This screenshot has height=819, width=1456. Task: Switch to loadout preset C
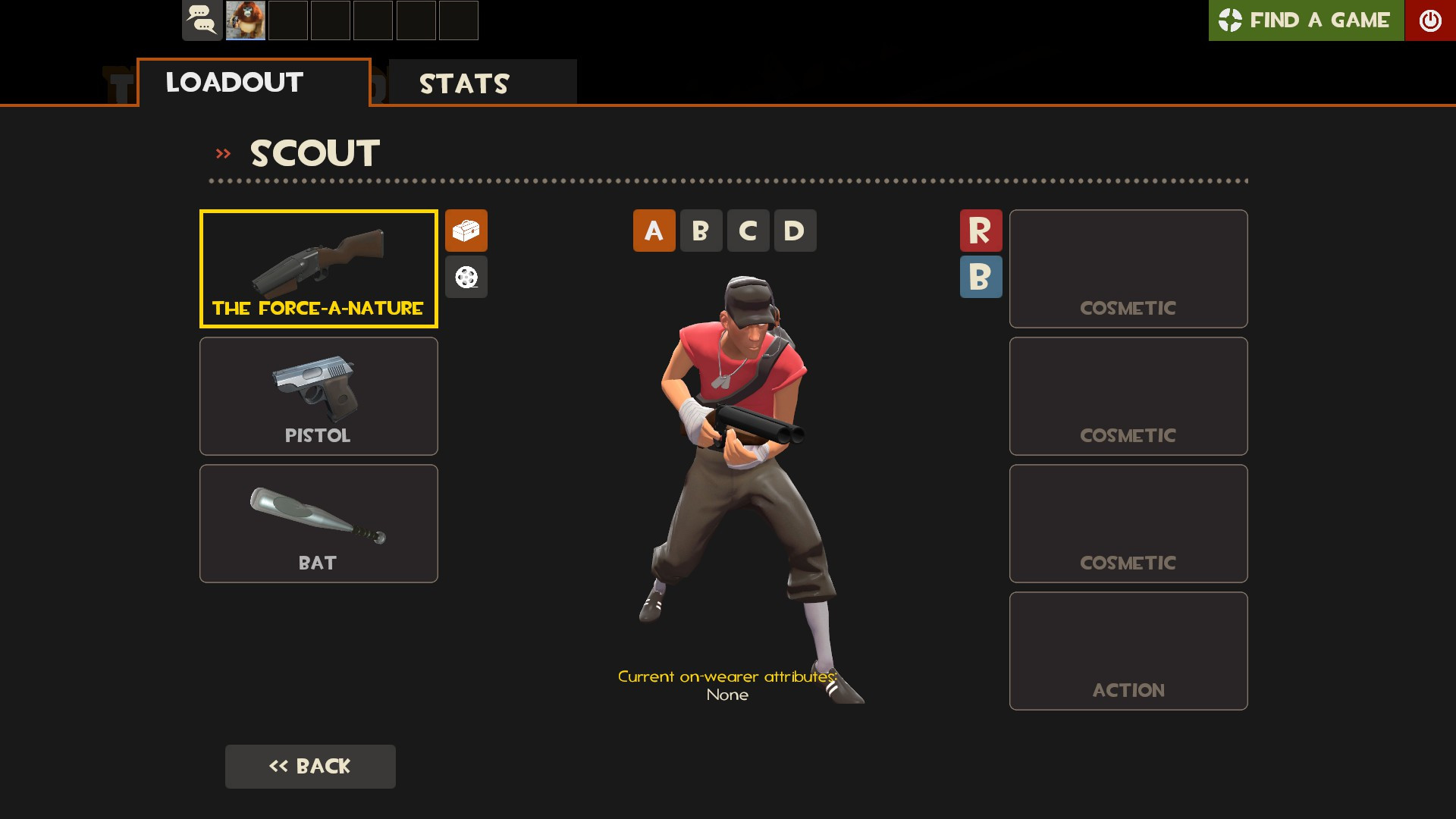coord(748,231)
